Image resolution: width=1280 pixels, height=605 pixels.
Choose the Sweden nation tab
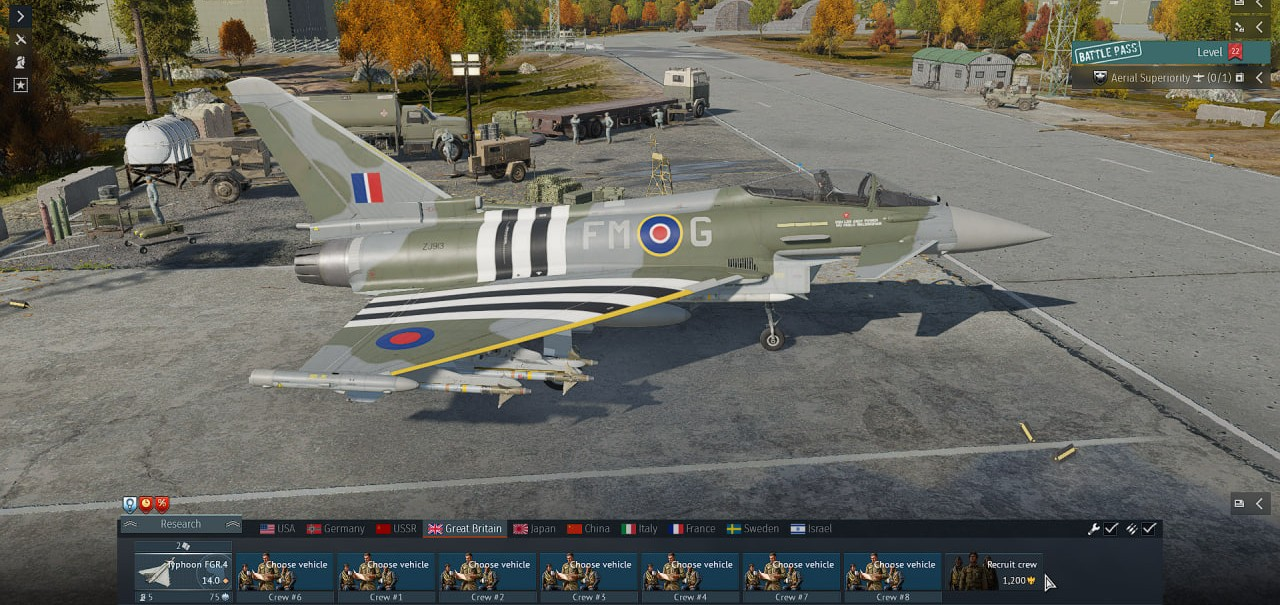(753, 529)
